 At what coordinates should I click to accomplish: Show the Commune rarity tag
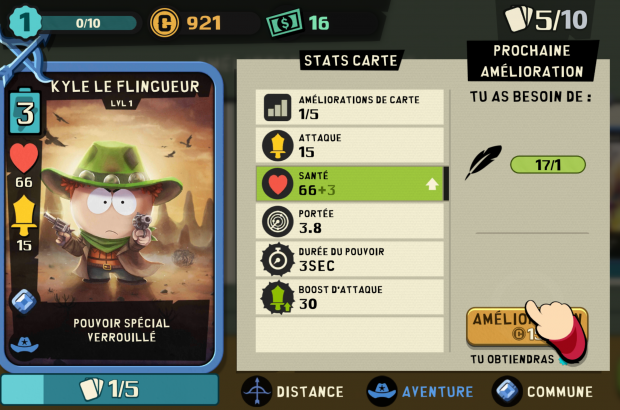[544, 391]
